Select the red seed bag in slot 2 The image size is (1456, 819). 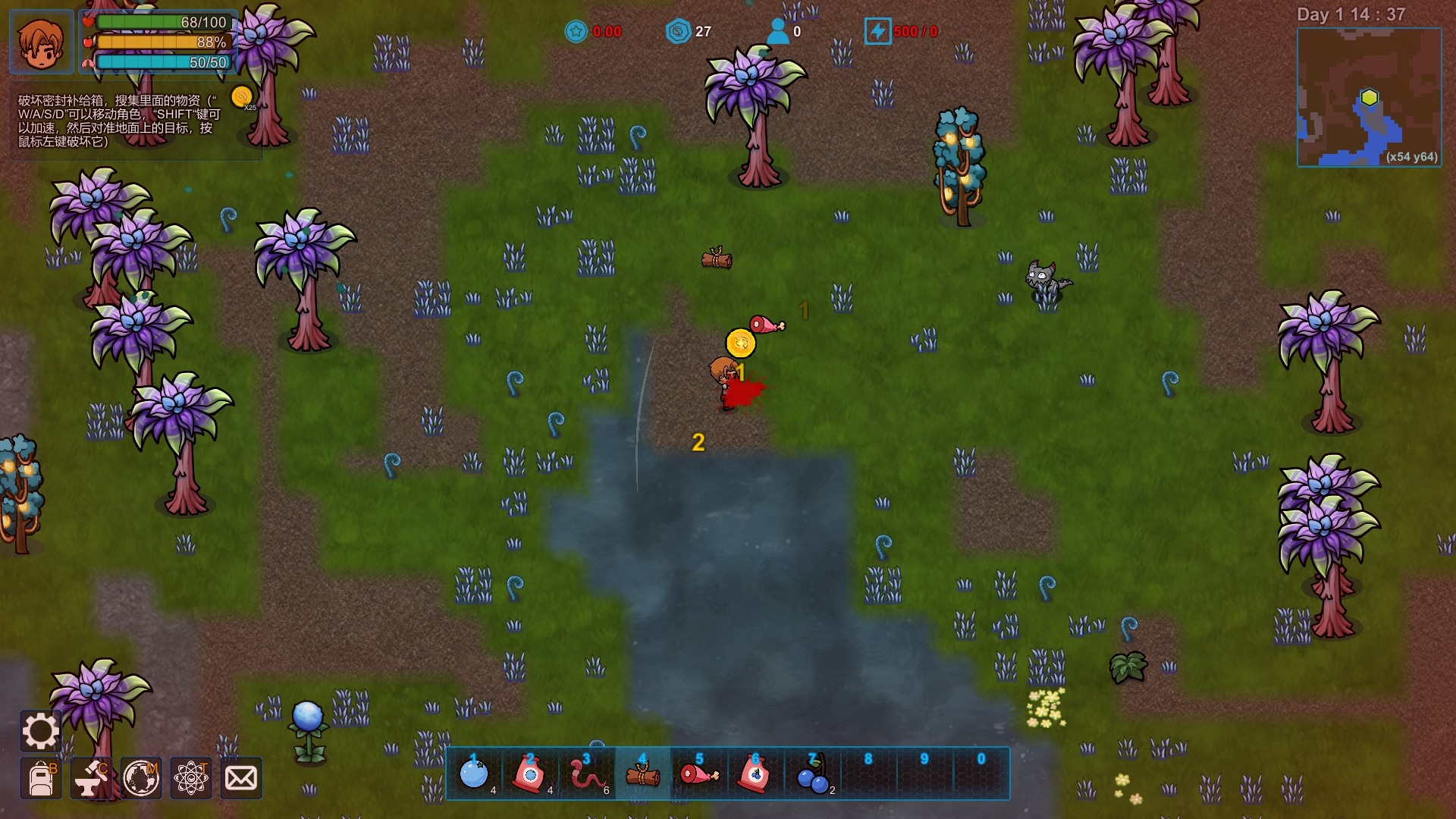coord(530,774)
